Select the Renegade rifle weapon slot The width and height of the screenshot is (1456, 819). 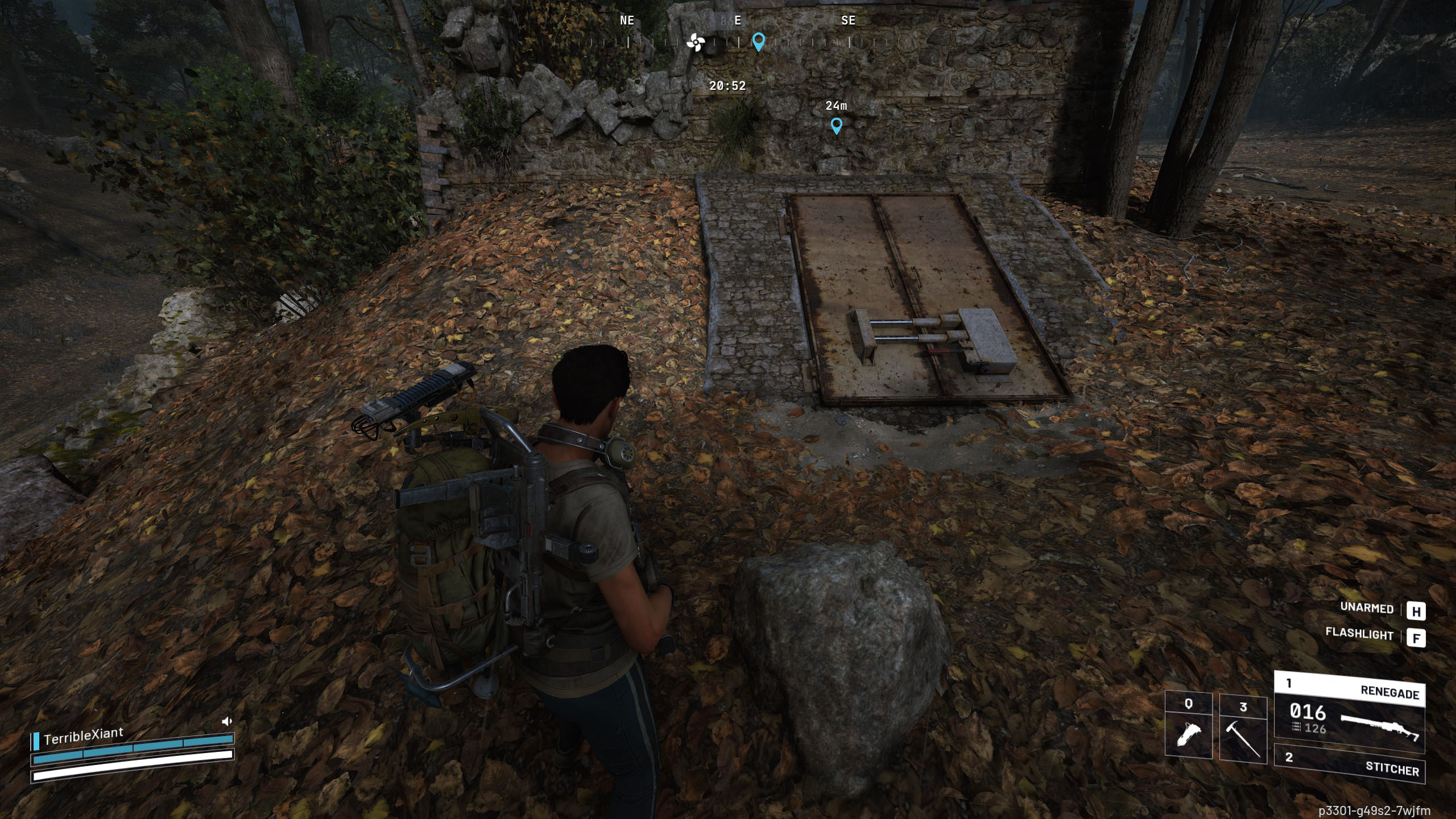point(1350,713)
